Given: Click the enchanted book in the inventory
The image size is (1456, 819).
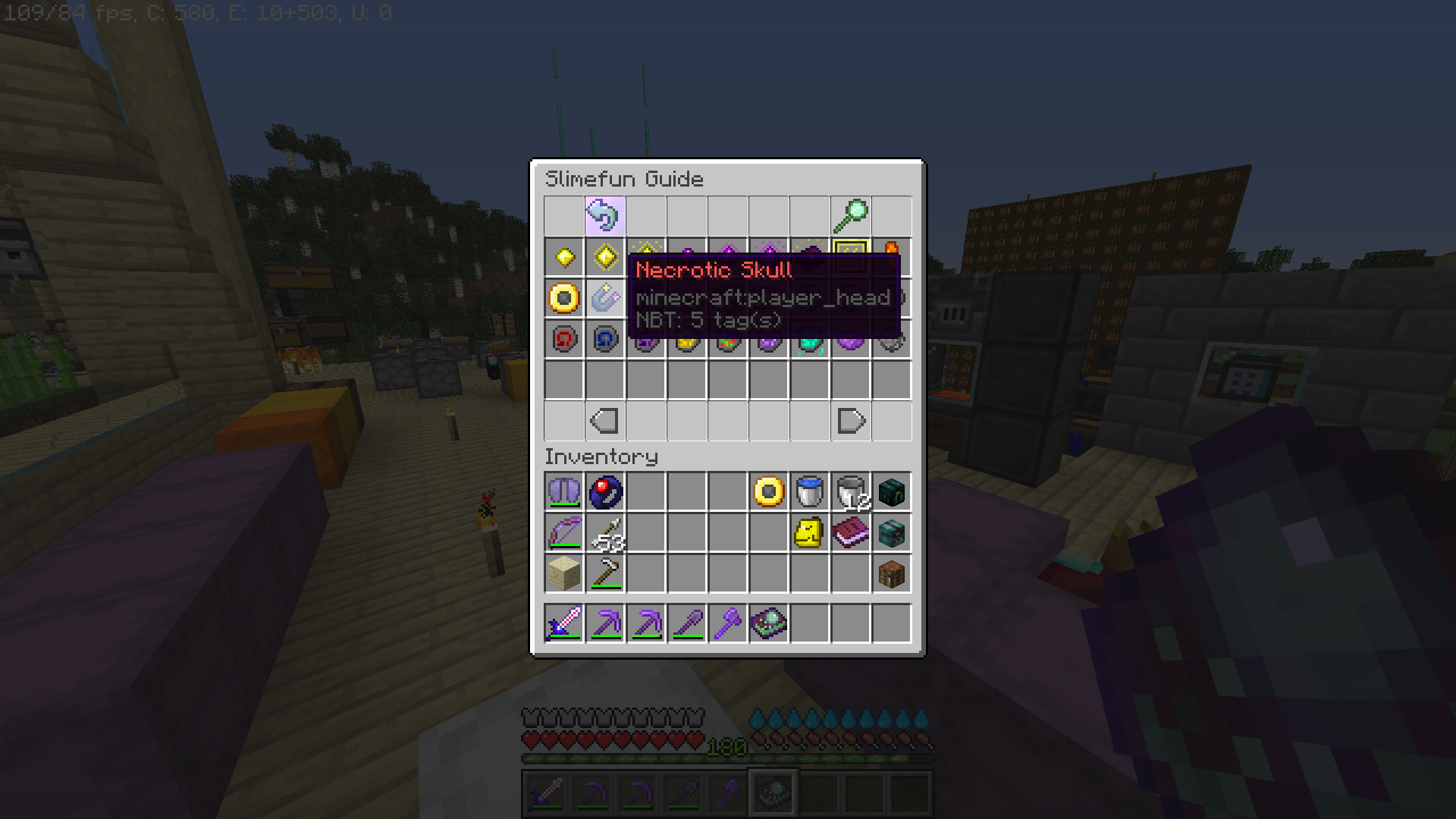Looking at the screenshot, I should [851, 533].
